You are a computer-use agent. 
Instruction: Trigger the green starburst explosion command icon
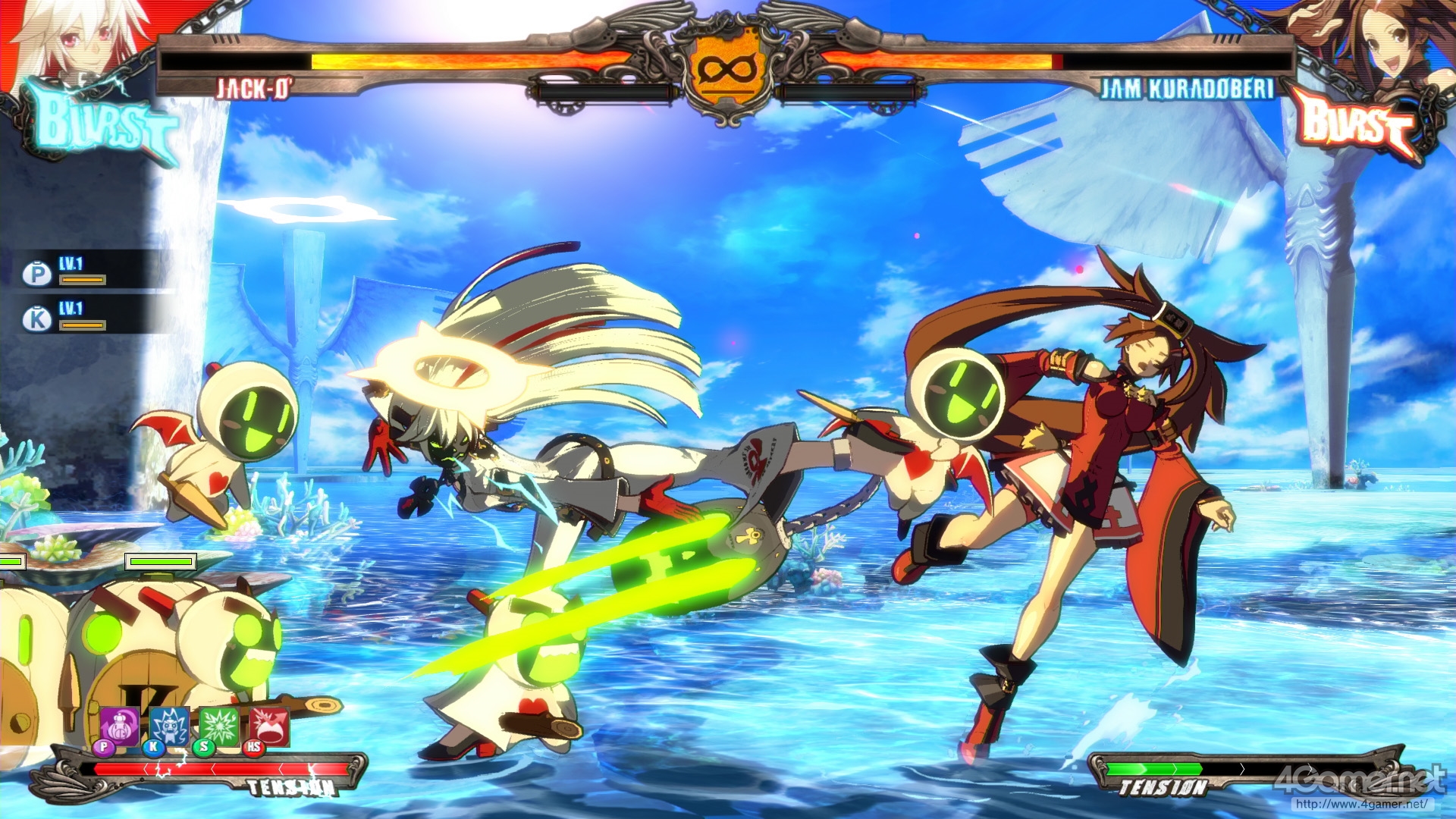[x=219, y=726]
